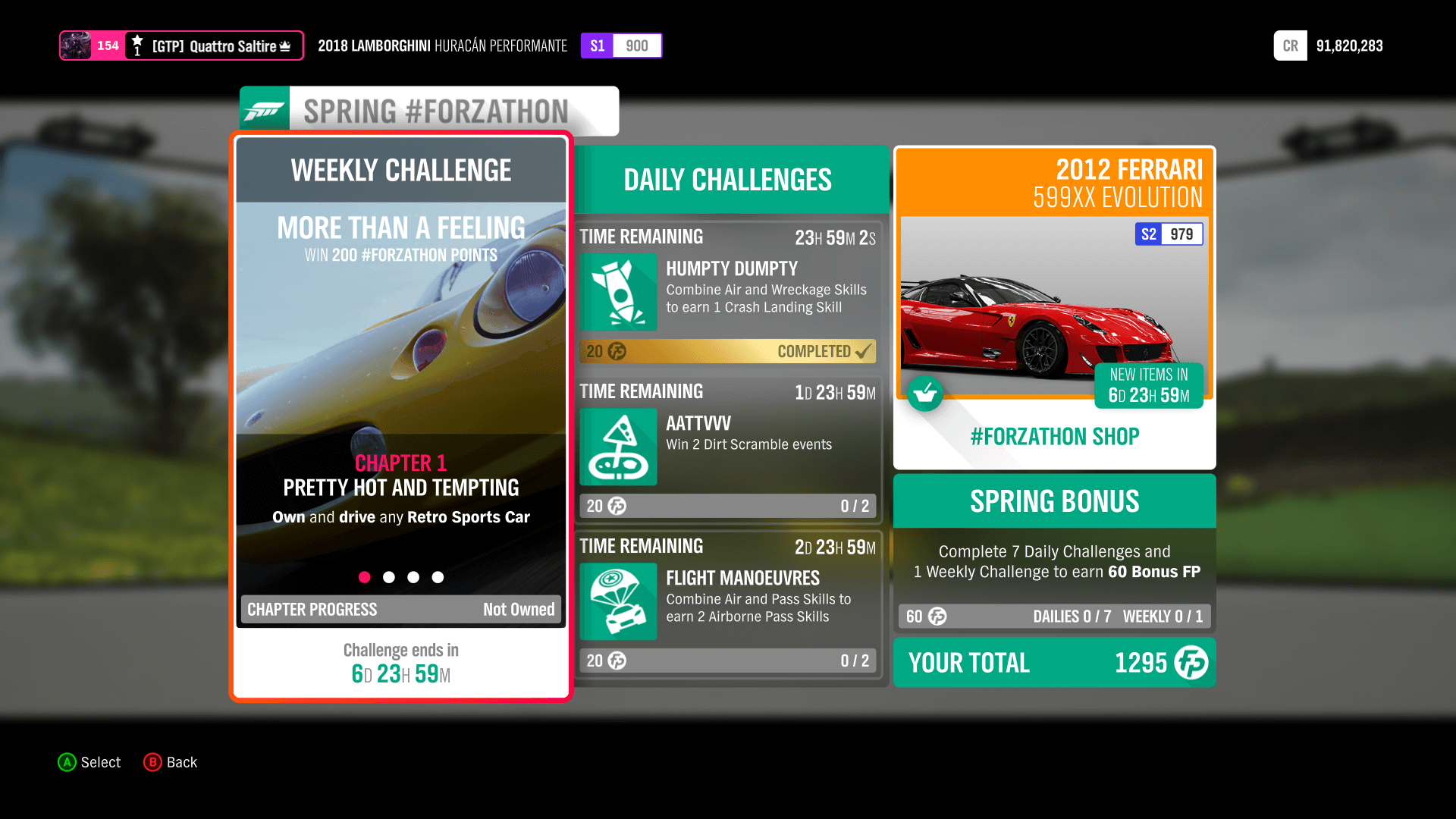Select the second chapter progress dot
This screenshot has width=1456, height=819.
click(x=389, y=577)
